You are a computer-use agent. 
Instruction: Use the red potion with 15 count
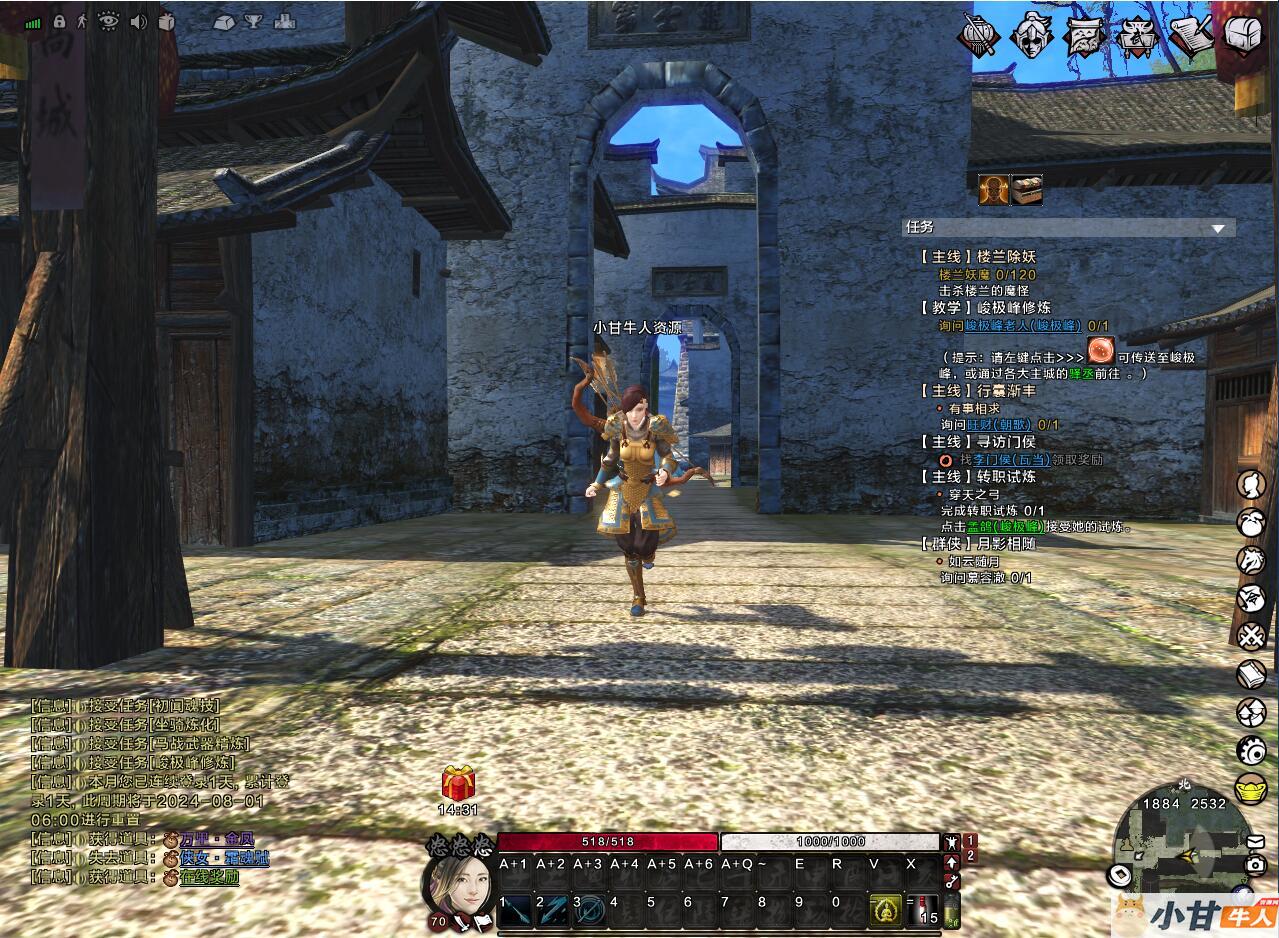[921, 909]
